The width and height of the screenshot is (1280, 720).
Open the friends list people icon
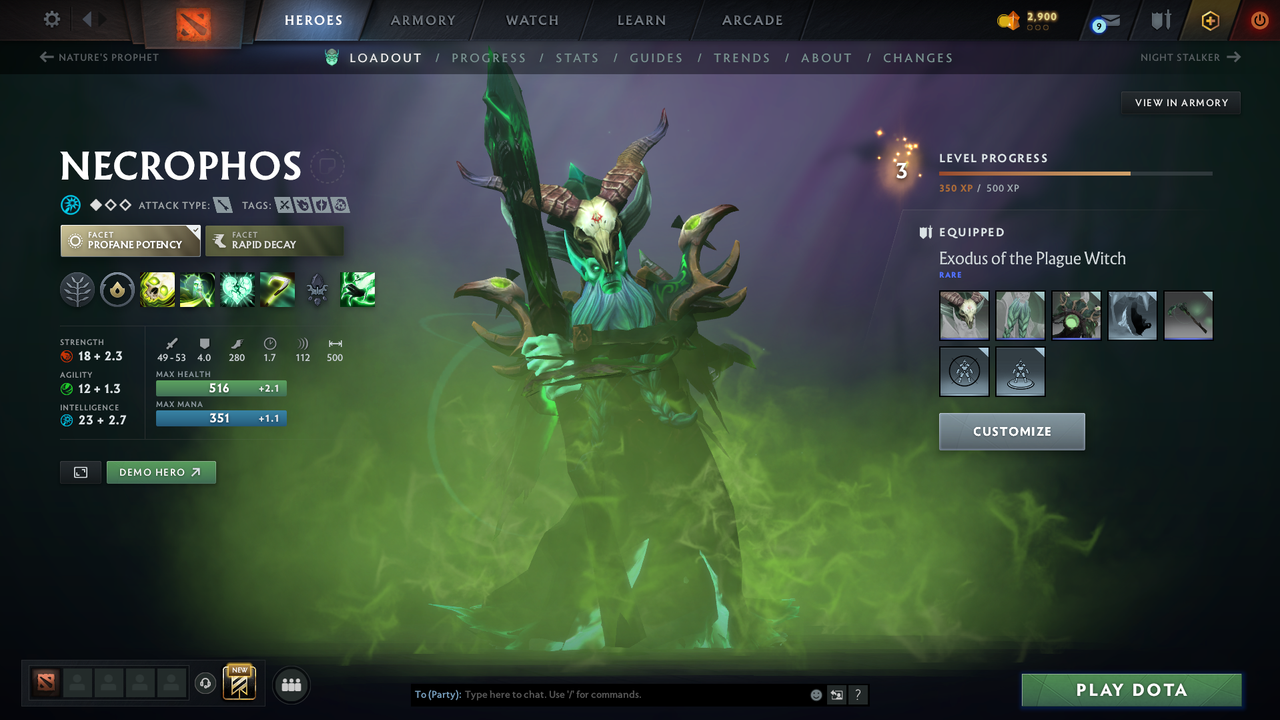(x=291, y=685)
